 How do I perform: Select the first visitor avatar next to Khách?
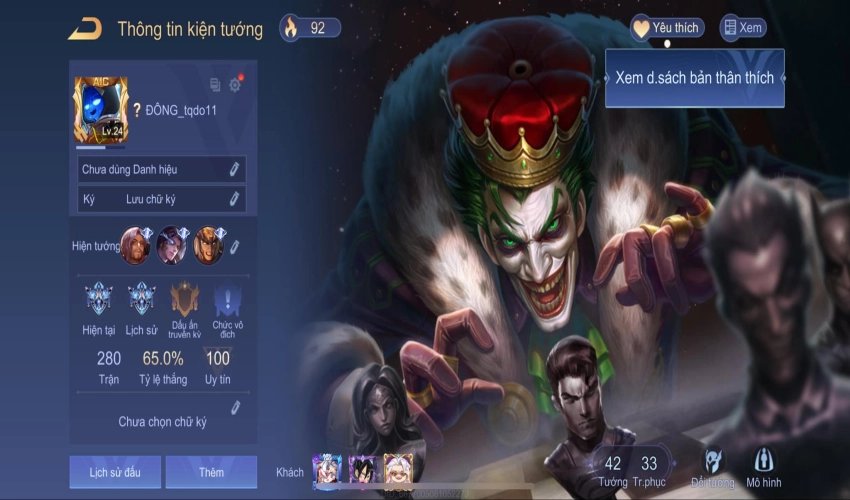(x=327, y=469)
